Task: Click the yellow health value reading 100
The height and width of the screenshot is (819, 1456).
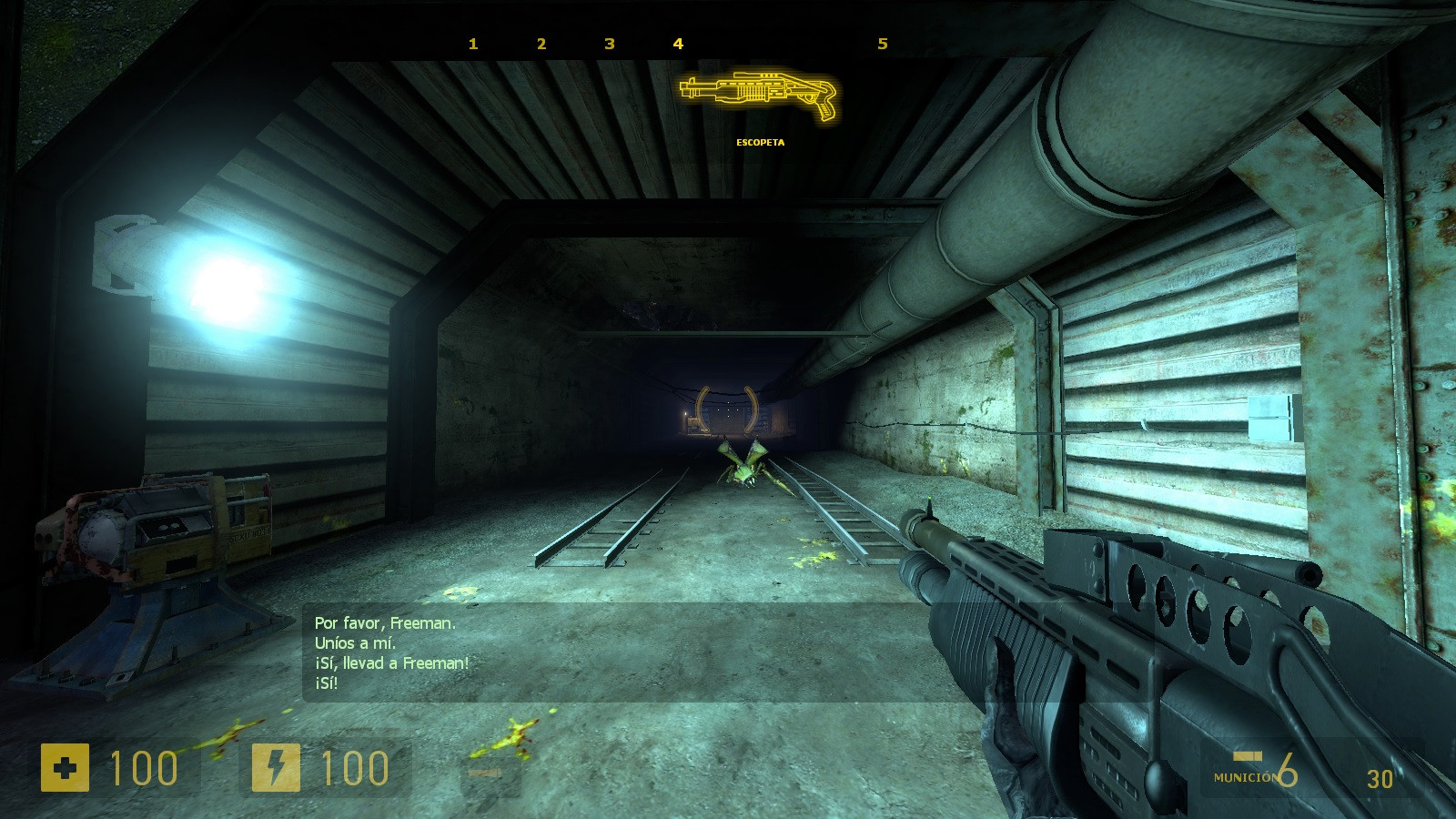Action: point(146,769)
